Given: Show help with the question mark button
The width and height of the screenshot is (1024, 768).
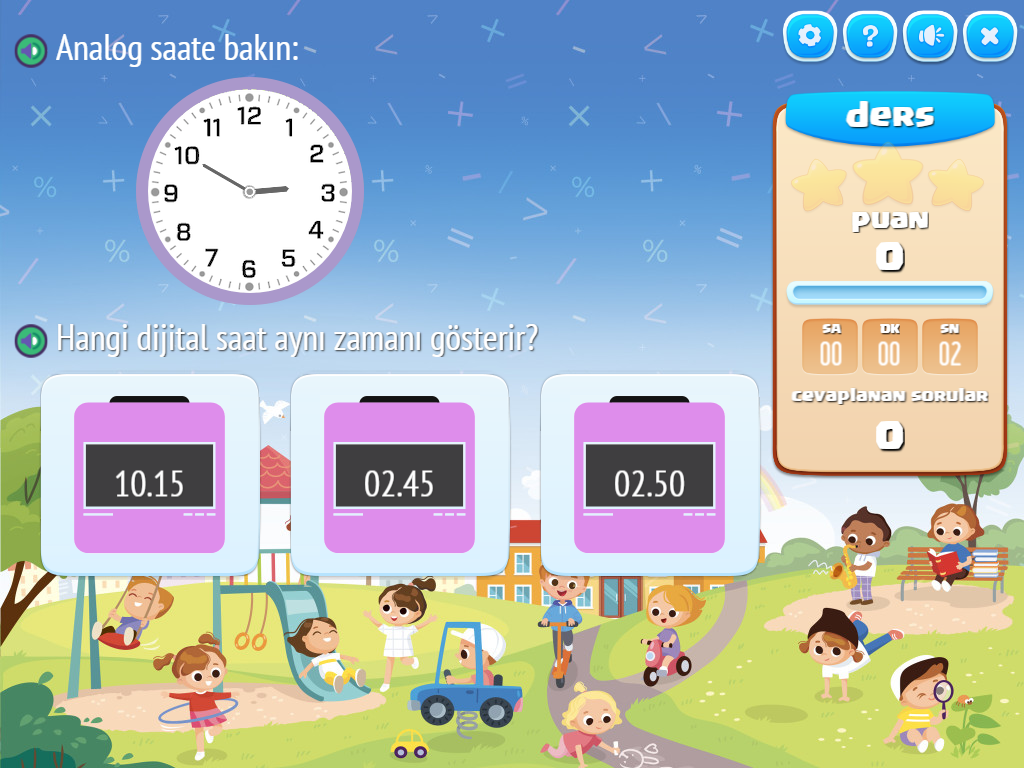Looking at the screenshot, I should 870,37.
